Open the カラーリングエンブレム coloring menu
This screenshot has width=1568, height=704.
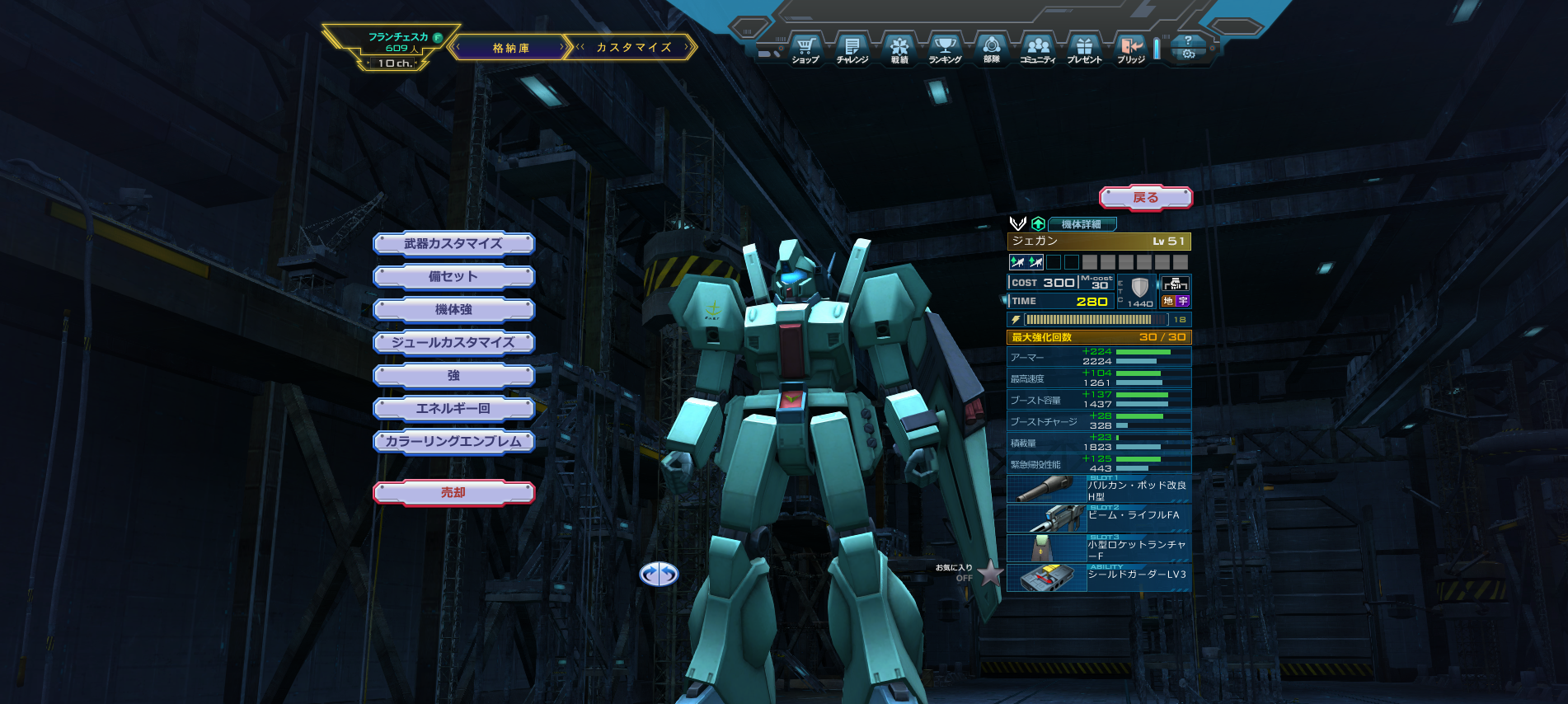(x=453, y=442)
